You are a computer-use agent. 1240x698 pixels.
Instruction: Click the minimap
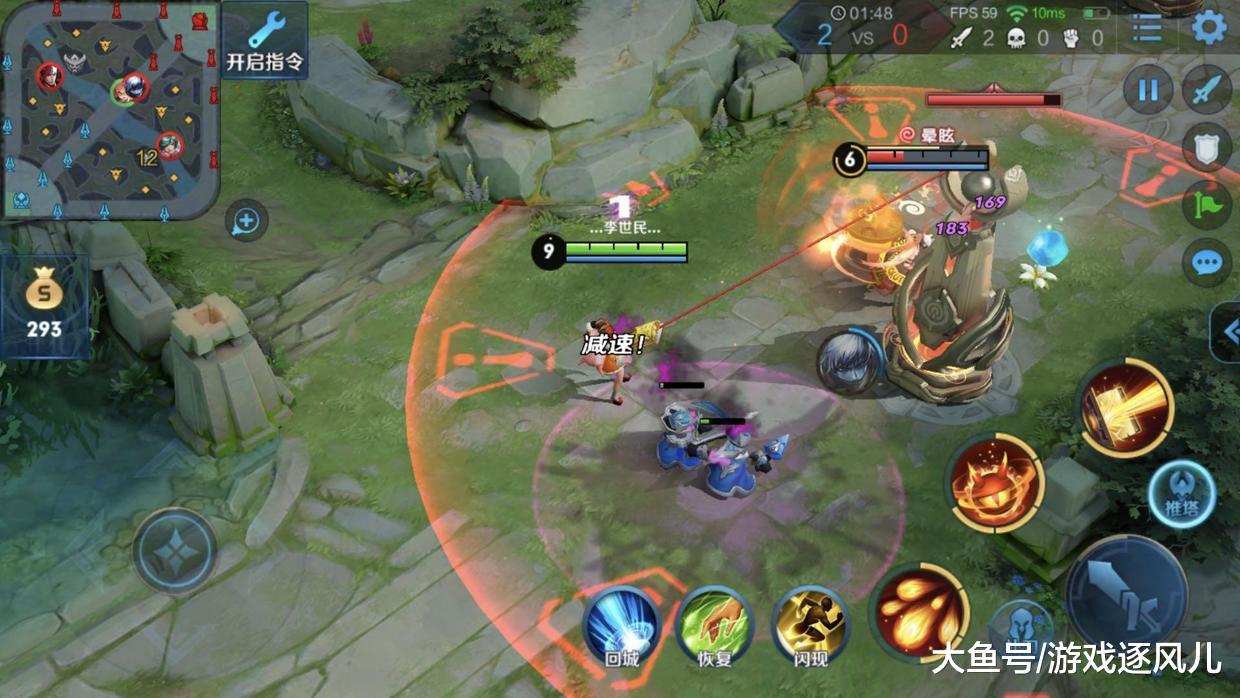click(110, 108)
